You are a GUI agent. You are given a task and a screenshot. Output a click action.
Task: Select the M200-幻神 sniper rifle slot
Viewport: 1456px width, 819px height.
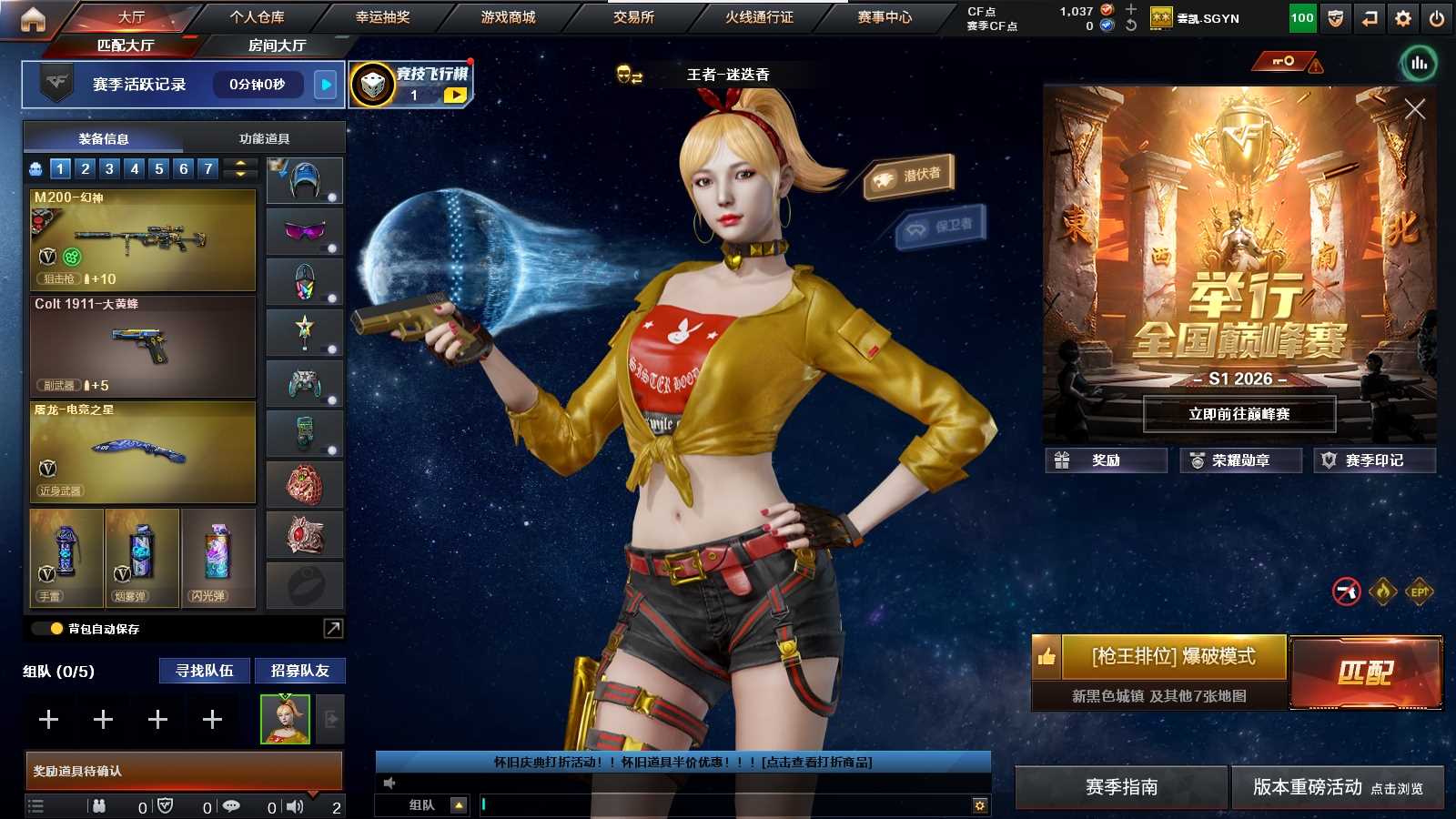(143, 240)
